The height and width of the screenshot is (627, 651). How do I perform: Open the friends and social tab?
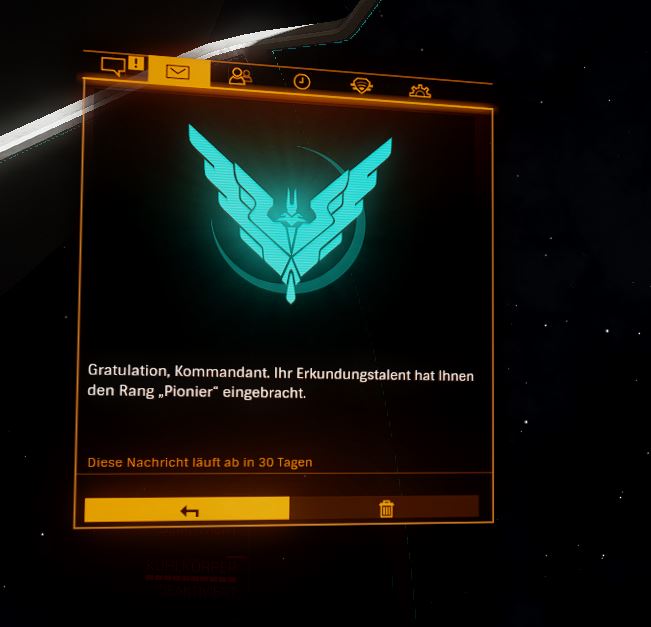[x=240, y=77]
